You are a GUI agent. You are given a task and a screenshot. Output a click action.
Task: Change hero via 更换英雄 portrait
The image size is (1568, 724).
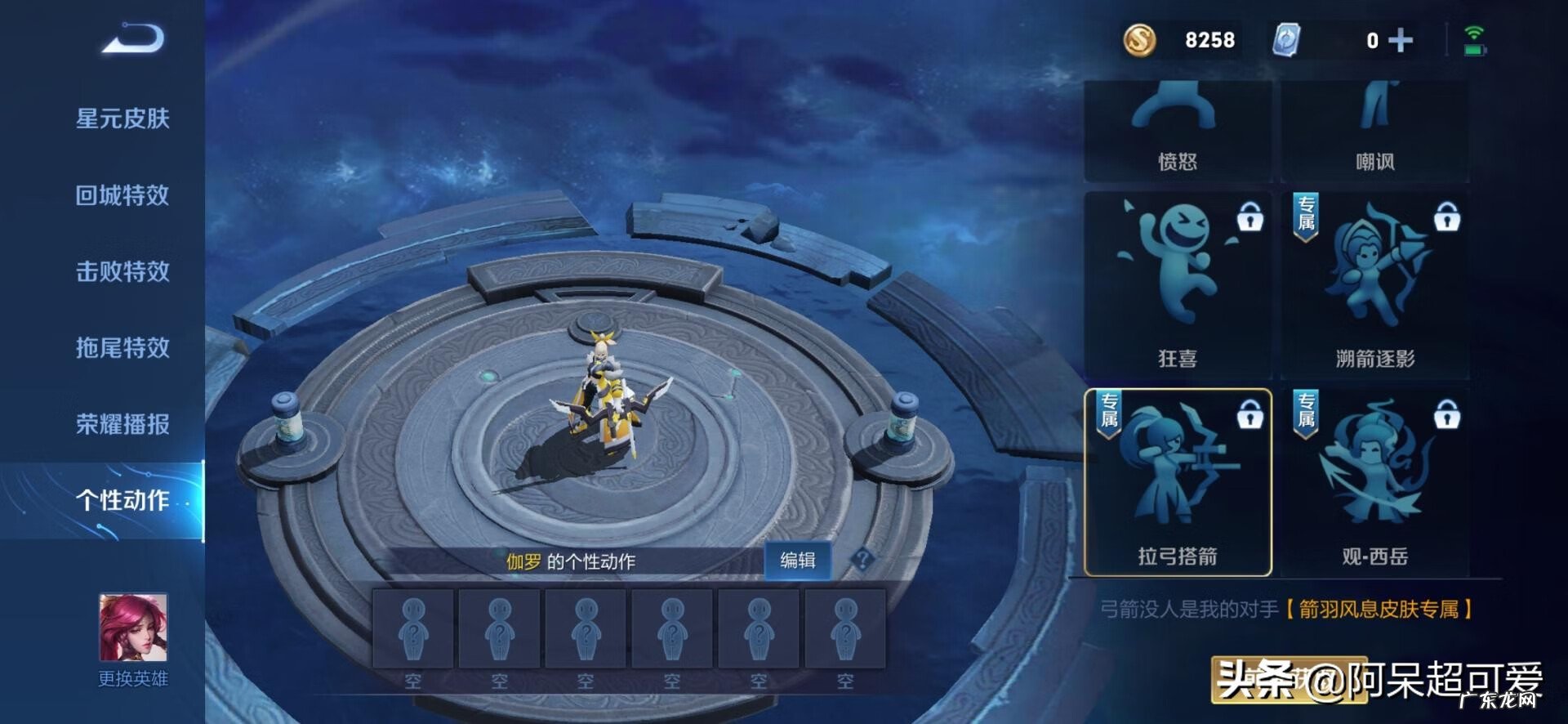pyautogui.click(x=133, y=629)
